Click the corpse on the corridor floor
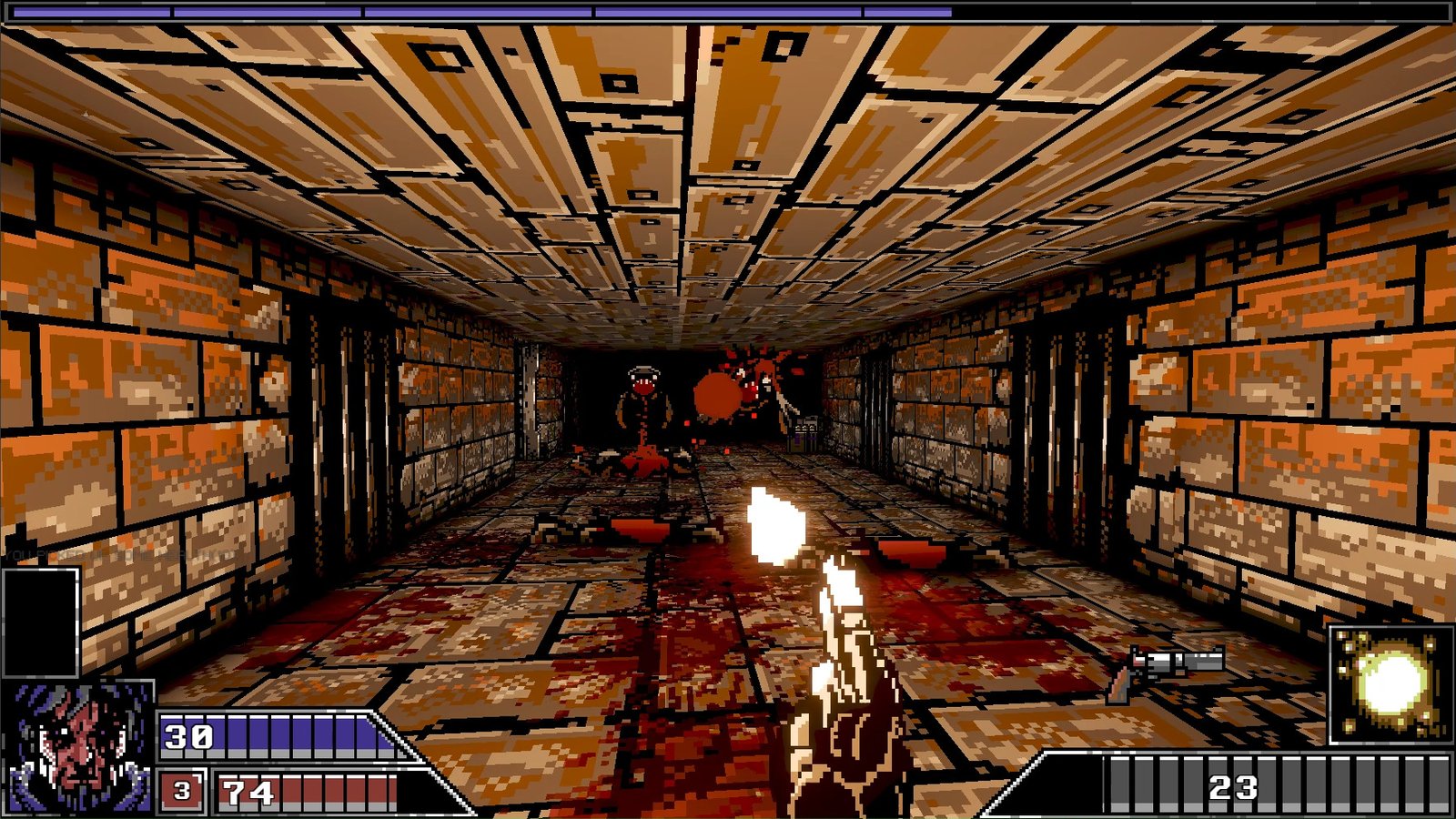This screenshot has width=1456, height=819. pos(646,464)
